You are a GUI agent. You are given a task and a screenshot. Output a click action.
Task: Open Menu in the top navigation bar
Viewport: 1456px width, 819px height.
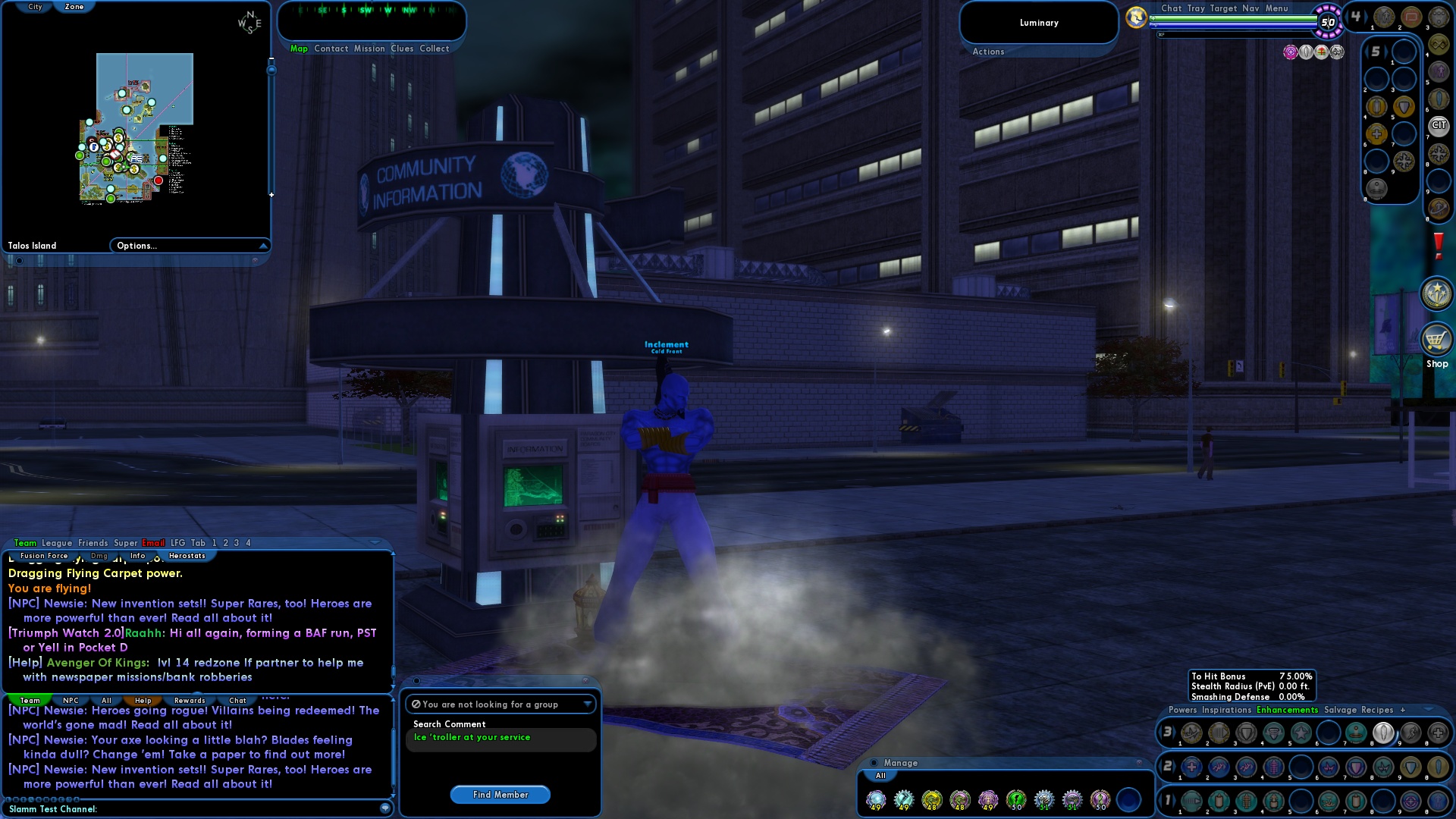click(1279, 8)
